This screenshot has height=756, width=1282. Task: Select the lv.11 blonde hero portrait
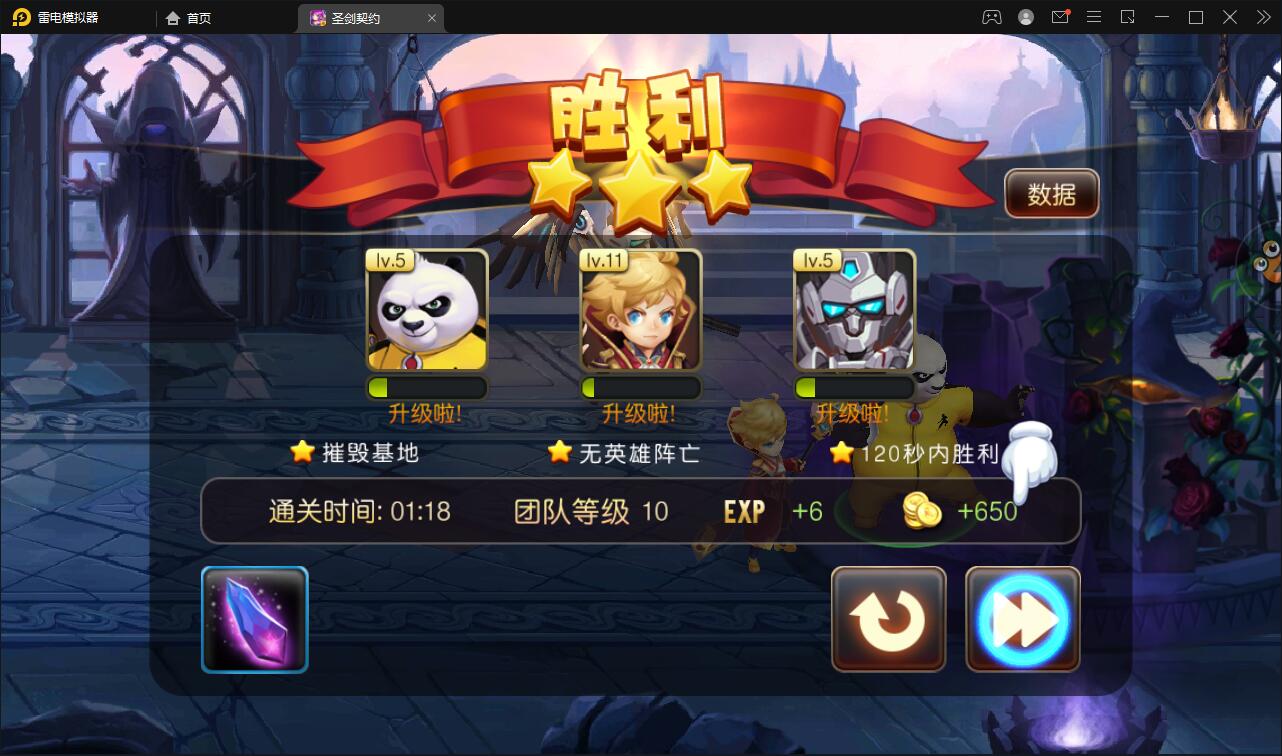pyautogui.click(x=641, y=308)
